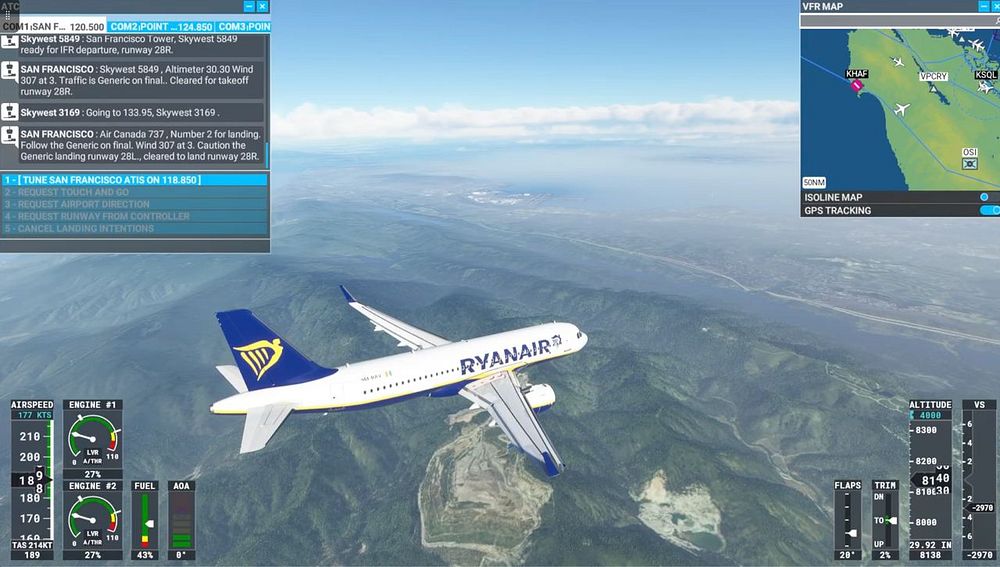The width and height of the screenshot is (1000, 567).
Task: Open the COM3 radio tab
Action: click(243, 27)
